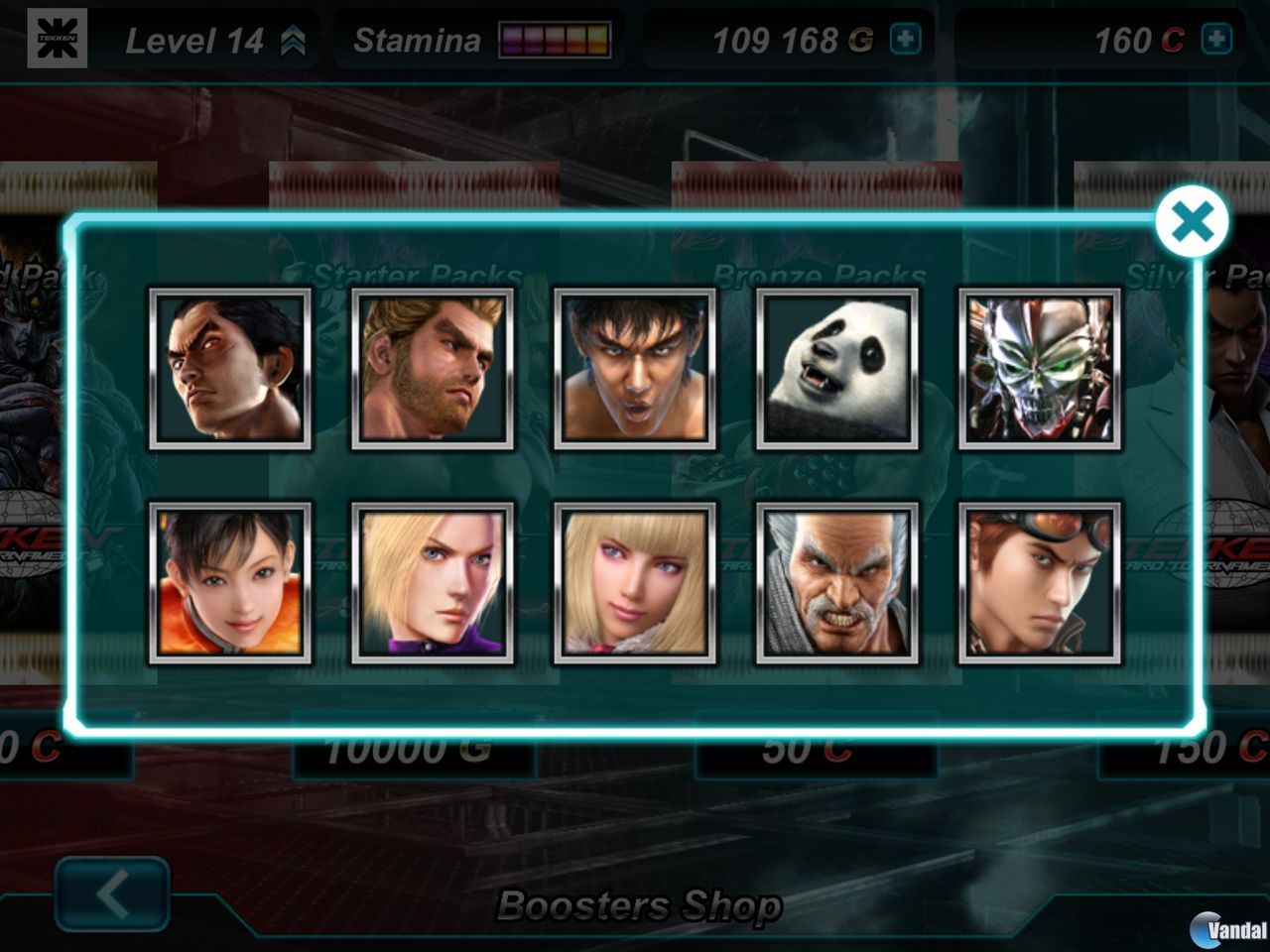
Task: Select Kazuya's character portrait
Action: pyautogui.click(x=230, y=369)
